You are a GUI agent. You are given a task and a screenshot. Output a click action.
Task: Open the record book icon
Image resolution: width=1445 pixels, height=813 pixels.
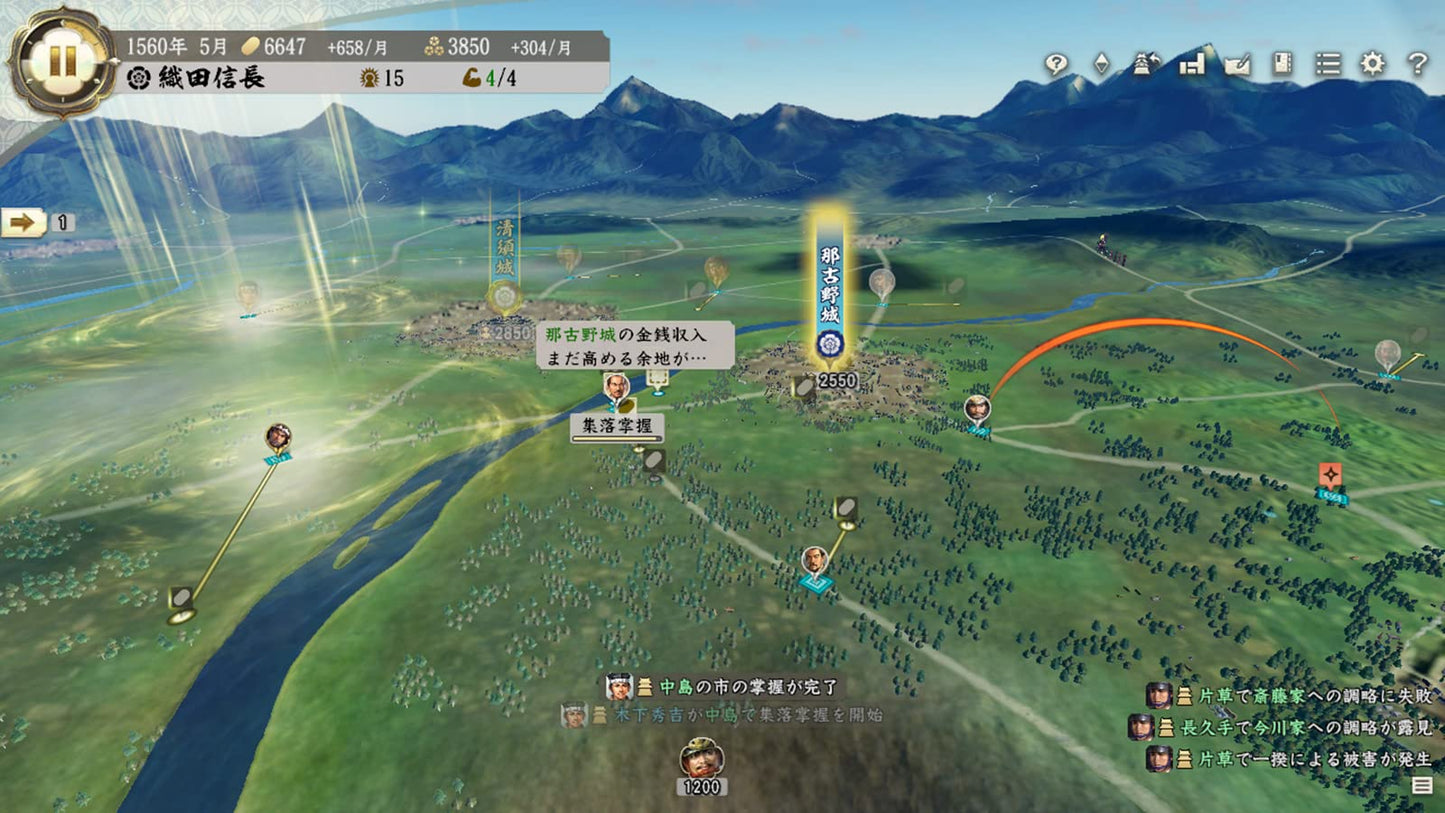[x=1280, y=63]
